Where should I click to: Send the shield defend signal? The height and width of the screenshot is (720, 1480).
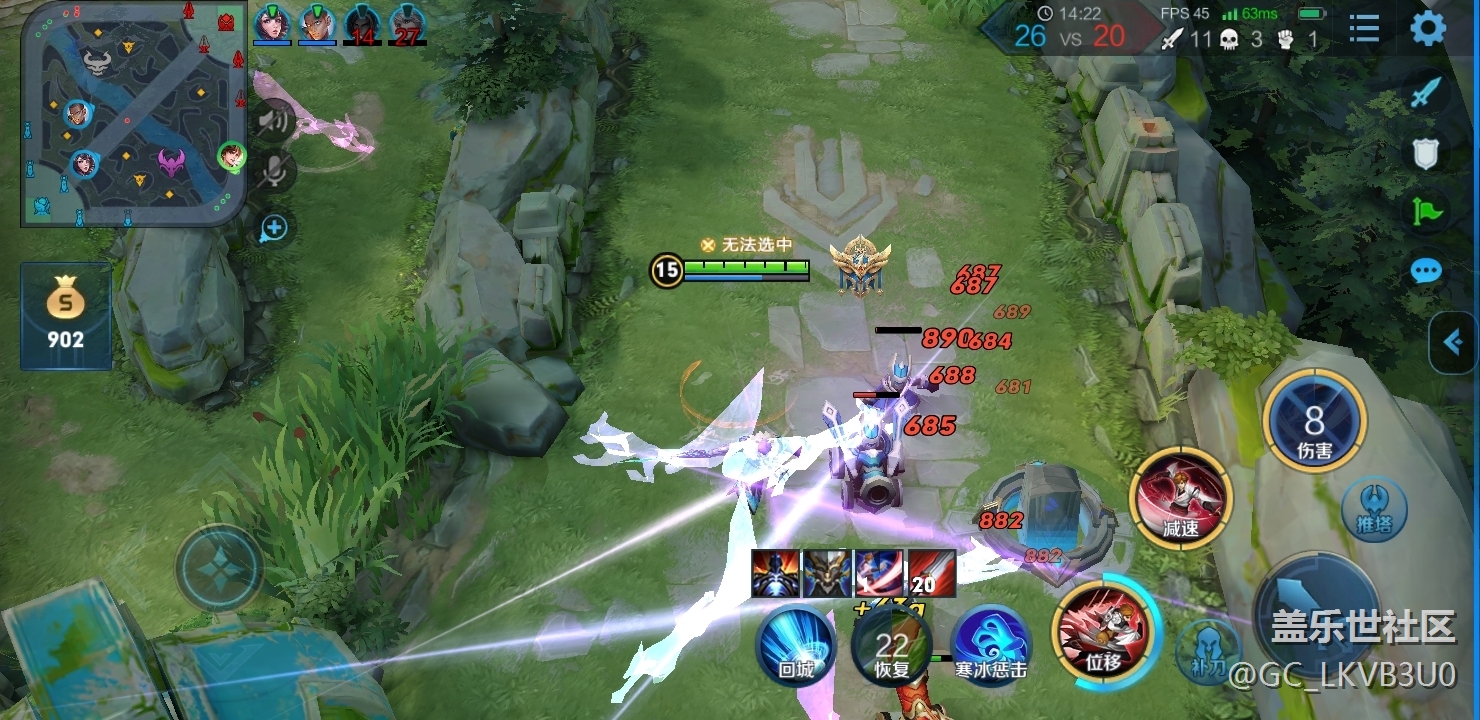1426,153
